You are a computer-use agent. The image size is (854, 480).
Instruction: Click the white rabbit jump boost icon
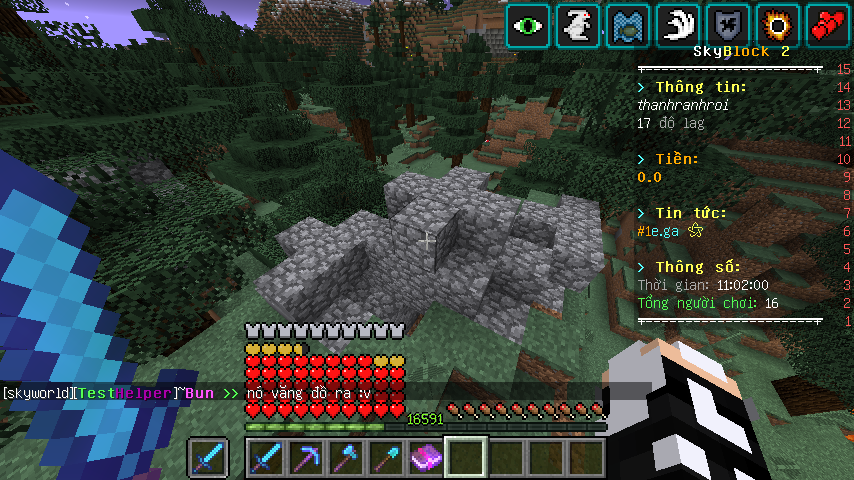(x=578, y=25)
